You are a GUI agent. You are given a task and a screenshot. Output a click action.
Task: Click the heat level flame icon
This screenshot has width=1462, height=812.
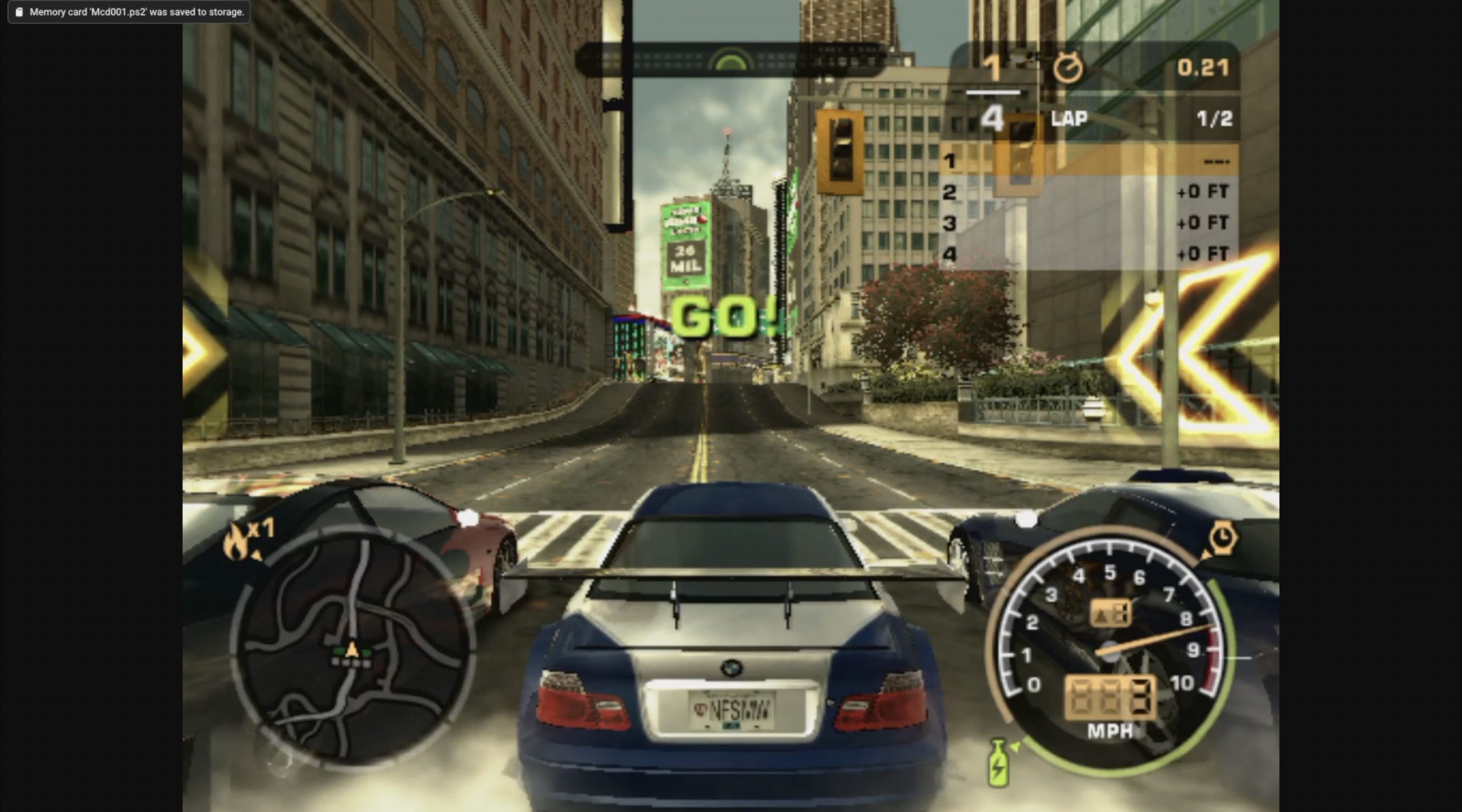(x=236, y=541)
